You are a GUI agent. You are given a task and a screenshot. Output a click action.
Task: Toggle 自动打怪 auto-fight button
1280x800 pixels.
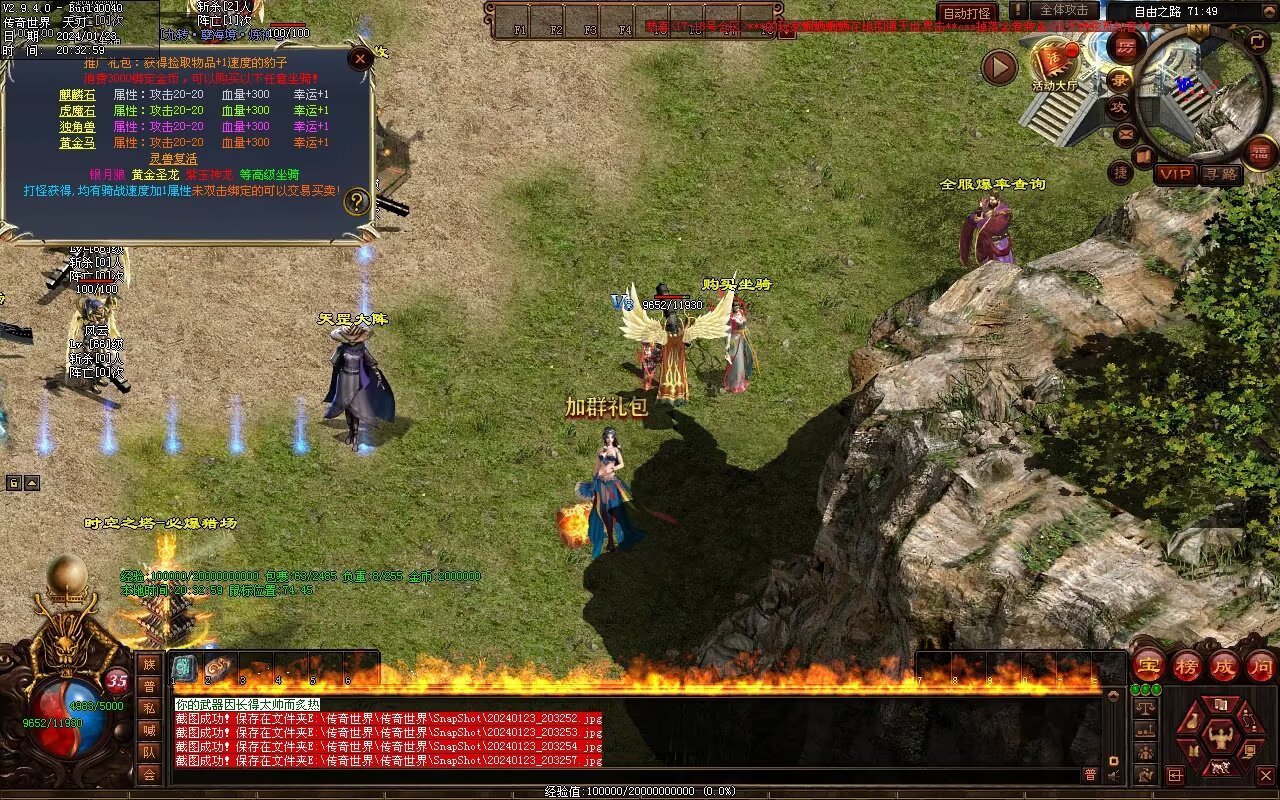click(x=967, y=13)
